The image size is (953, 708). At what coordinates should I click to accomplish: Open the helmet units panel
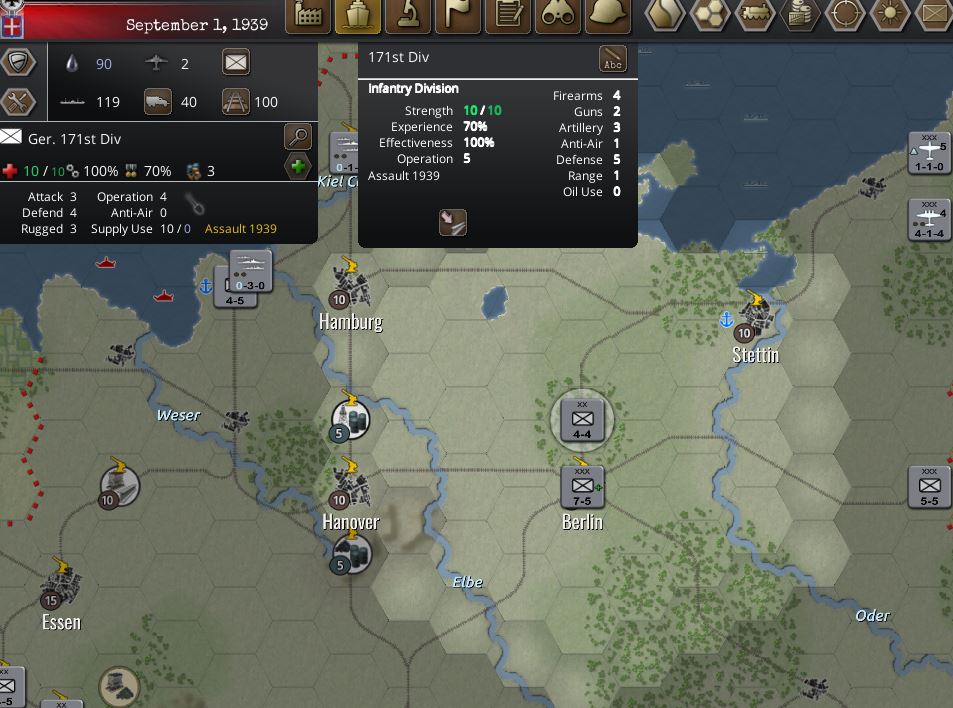click(608, 16)
